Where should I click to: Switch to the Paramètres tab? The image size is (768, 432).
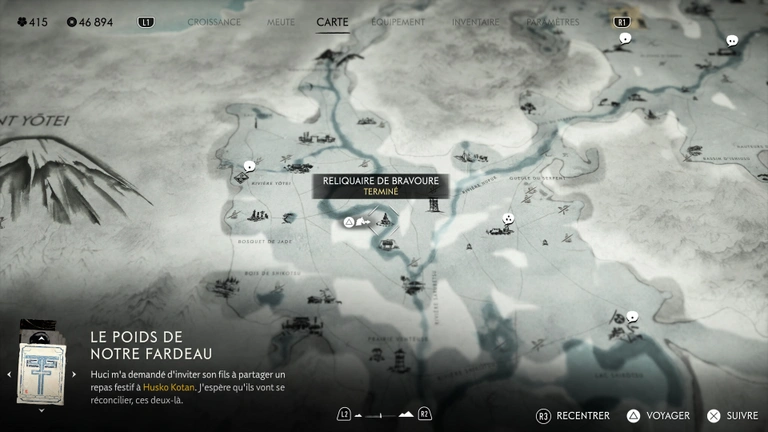coord(551,21)
